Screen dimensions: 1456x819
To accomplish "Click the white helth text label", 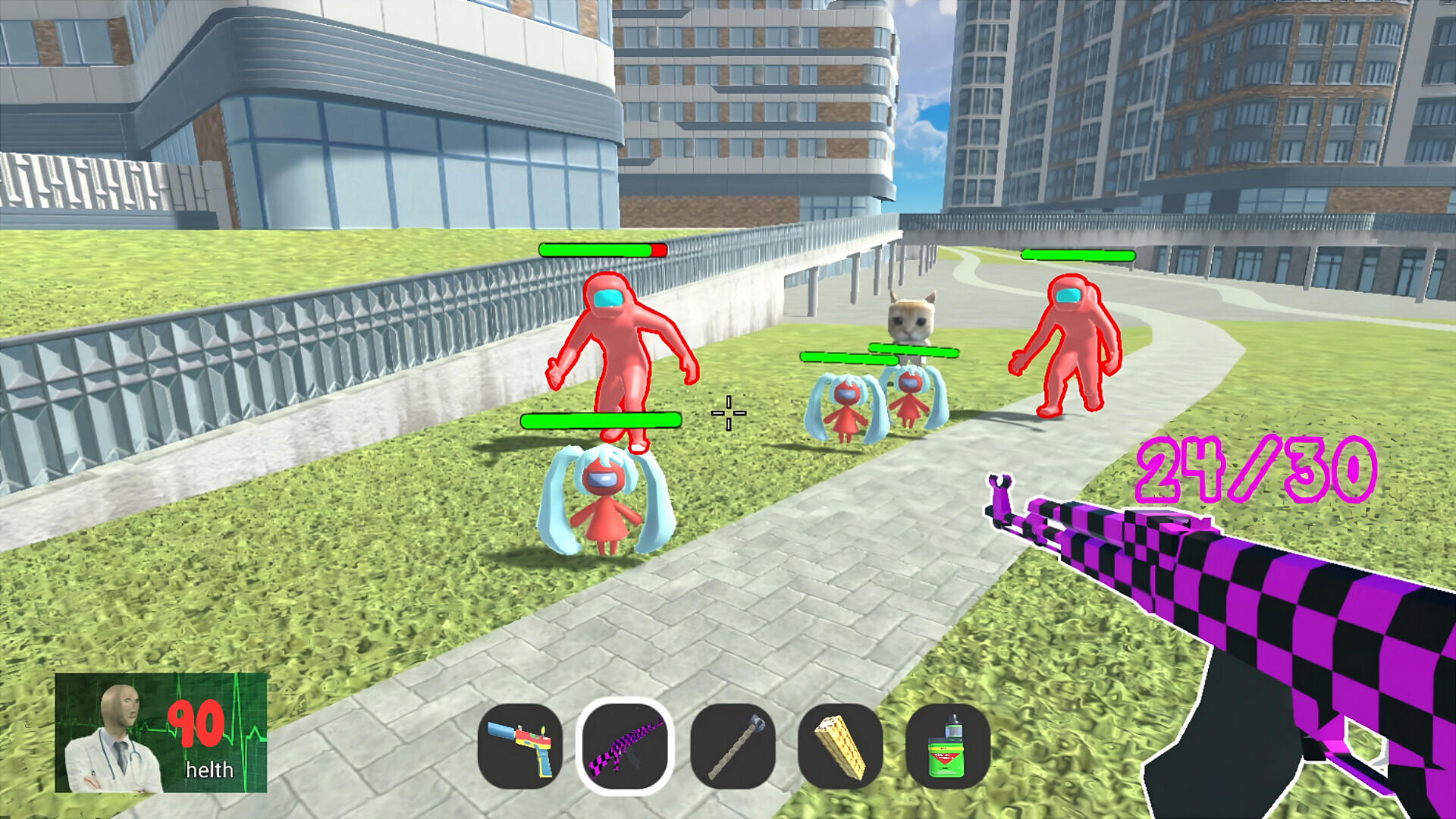I will [209, 770].
